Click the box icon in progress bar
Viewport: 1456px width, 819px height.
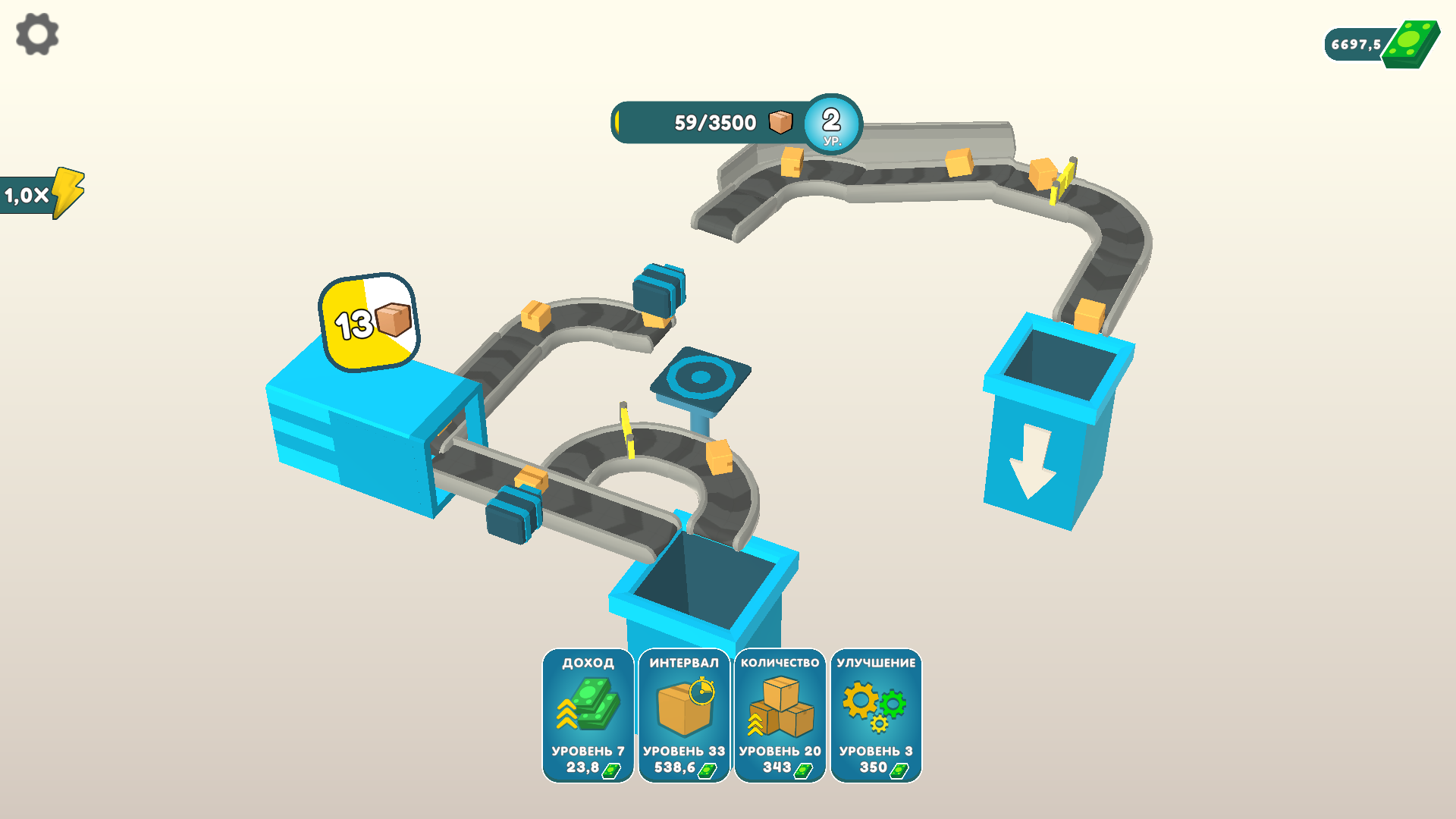point(780,121)
